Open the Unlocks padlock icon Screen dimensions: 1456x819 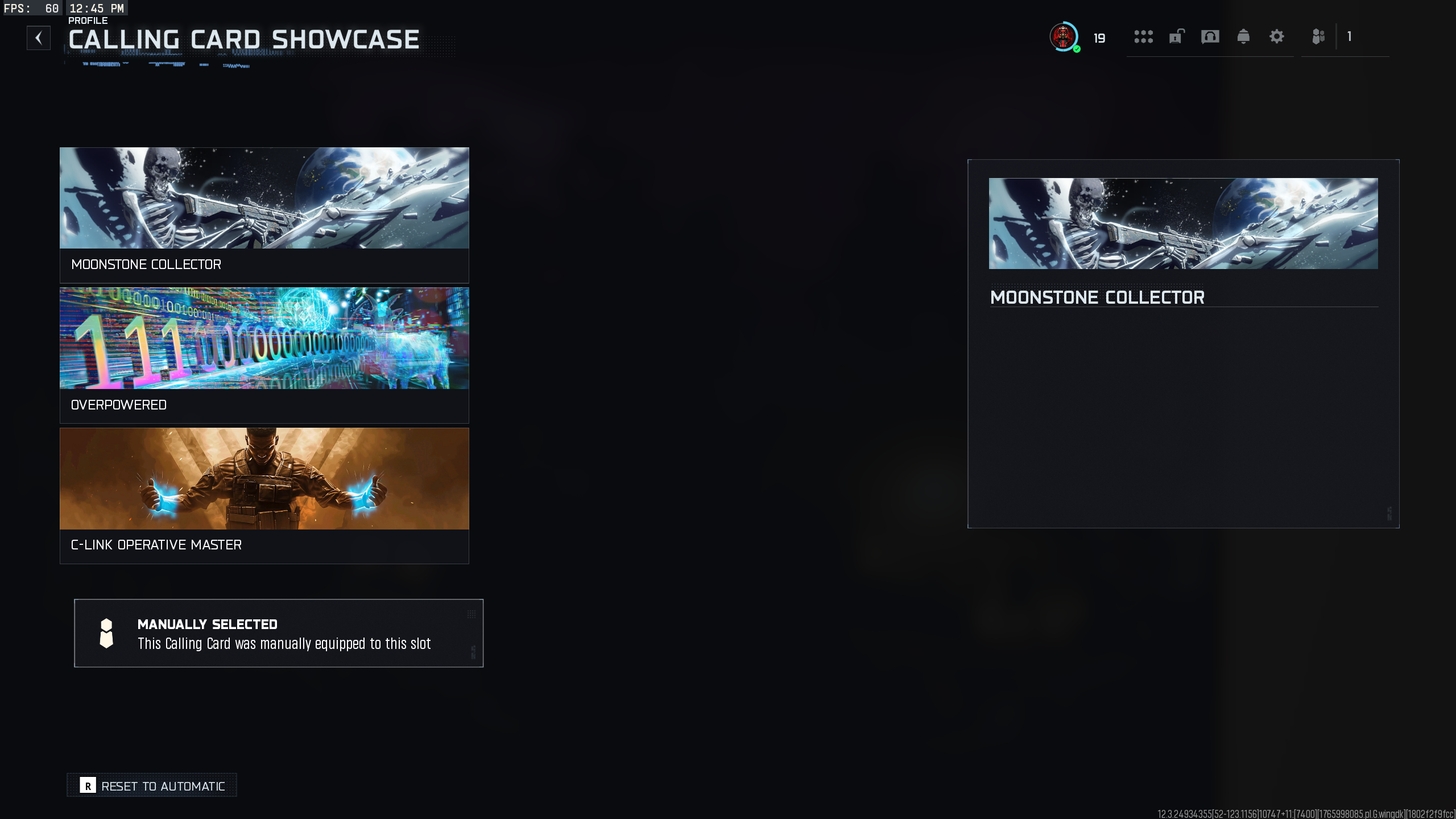[1177, 37]
